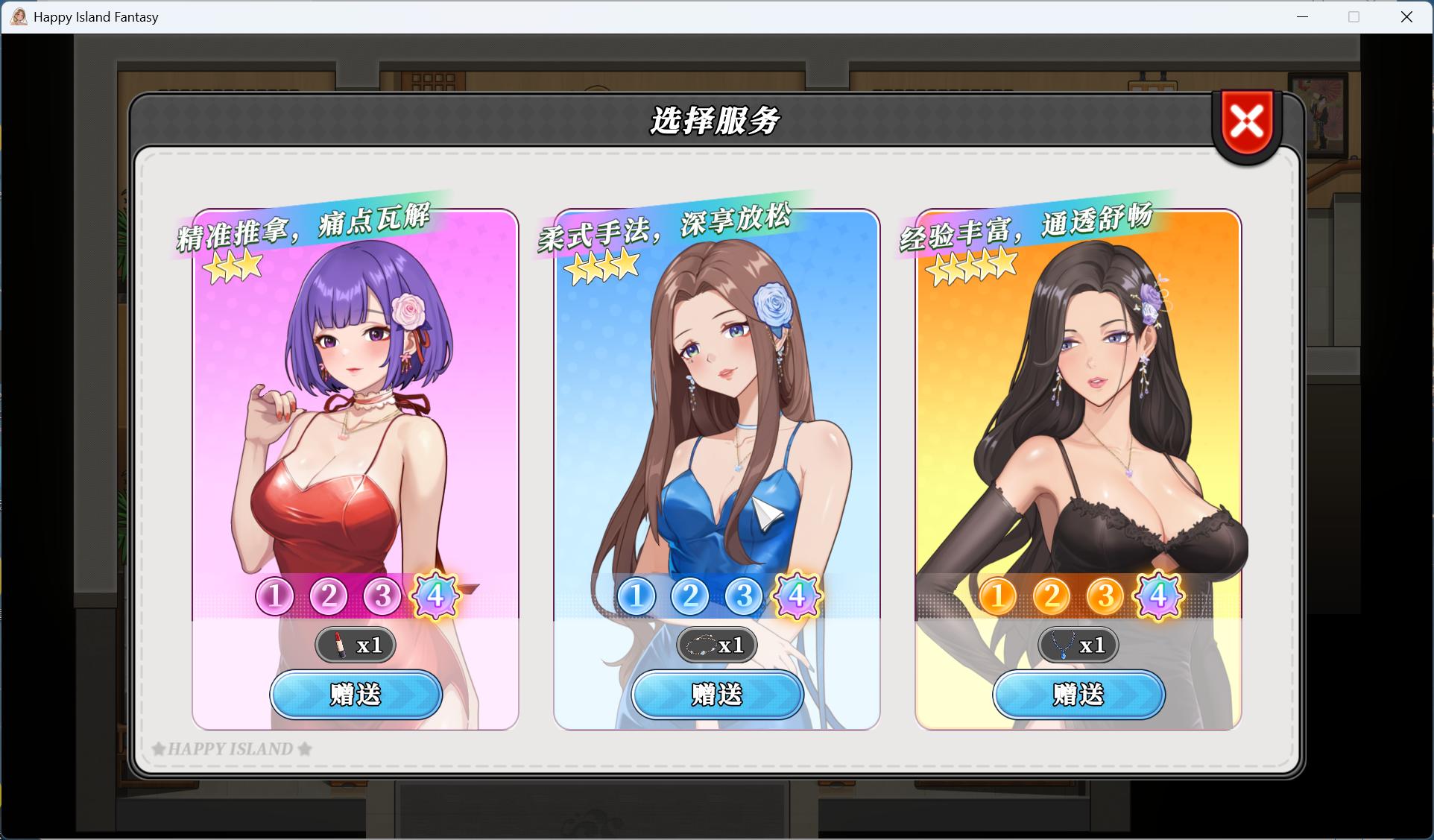Click the lipstick x1 gift item icon
This screenshot has height=840, width=1434.
pyautogui.click(x=356, y=645)
